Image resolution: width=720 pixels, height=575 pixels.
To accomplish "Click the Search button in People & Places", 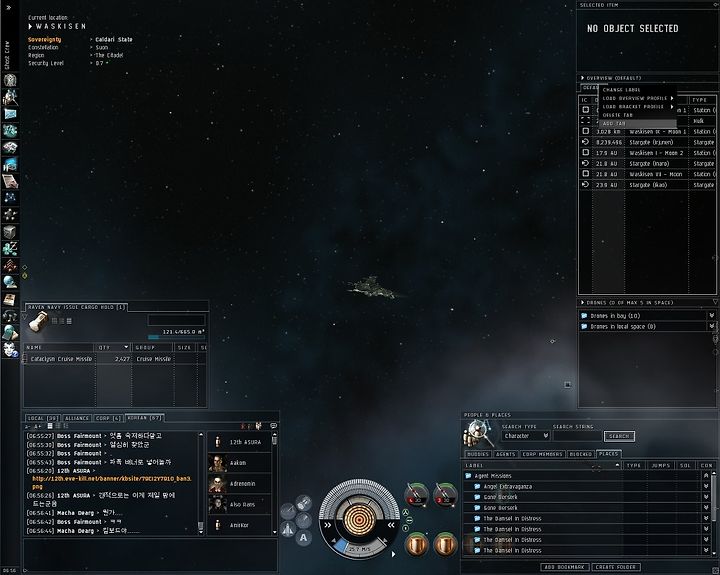I will [x=619, y=436].
